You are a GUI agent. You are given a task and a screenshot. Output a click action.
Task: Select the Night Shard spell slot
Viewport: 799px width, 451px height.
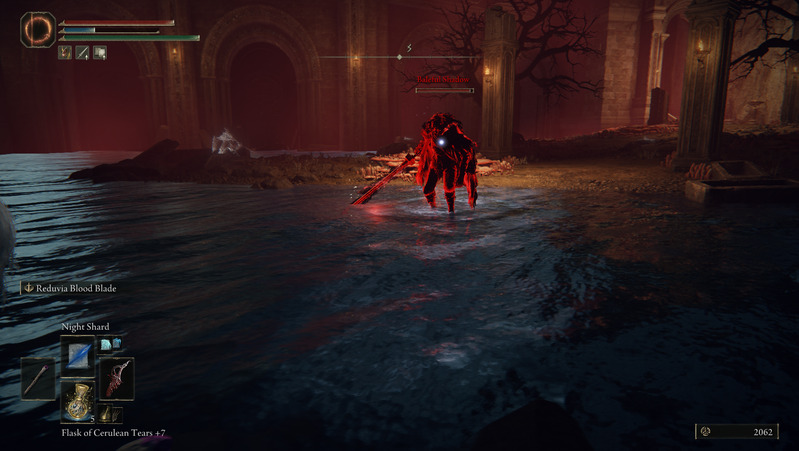click(x=77, y=354)
